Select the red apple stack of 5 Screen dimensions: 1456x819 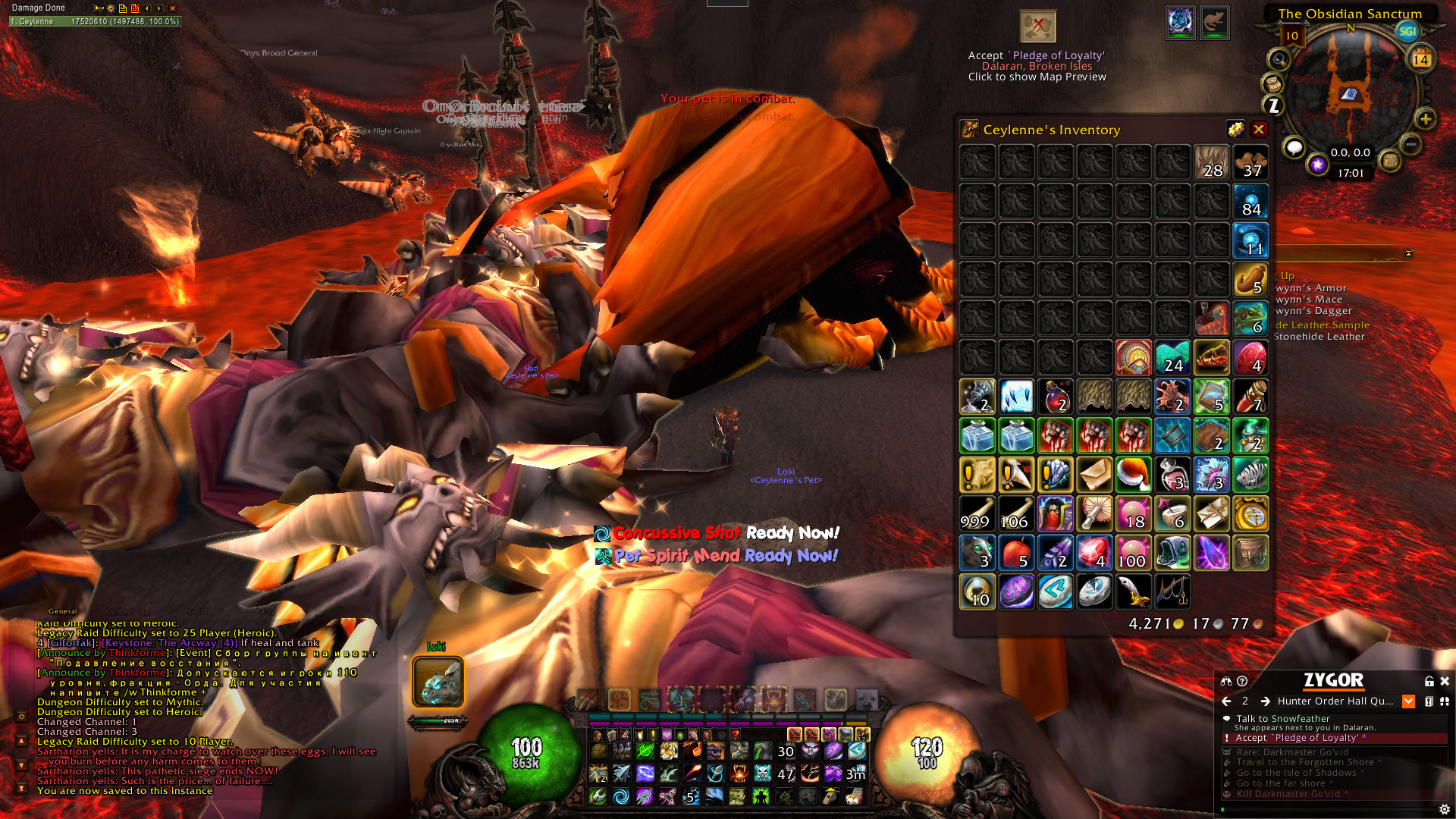1016,553
